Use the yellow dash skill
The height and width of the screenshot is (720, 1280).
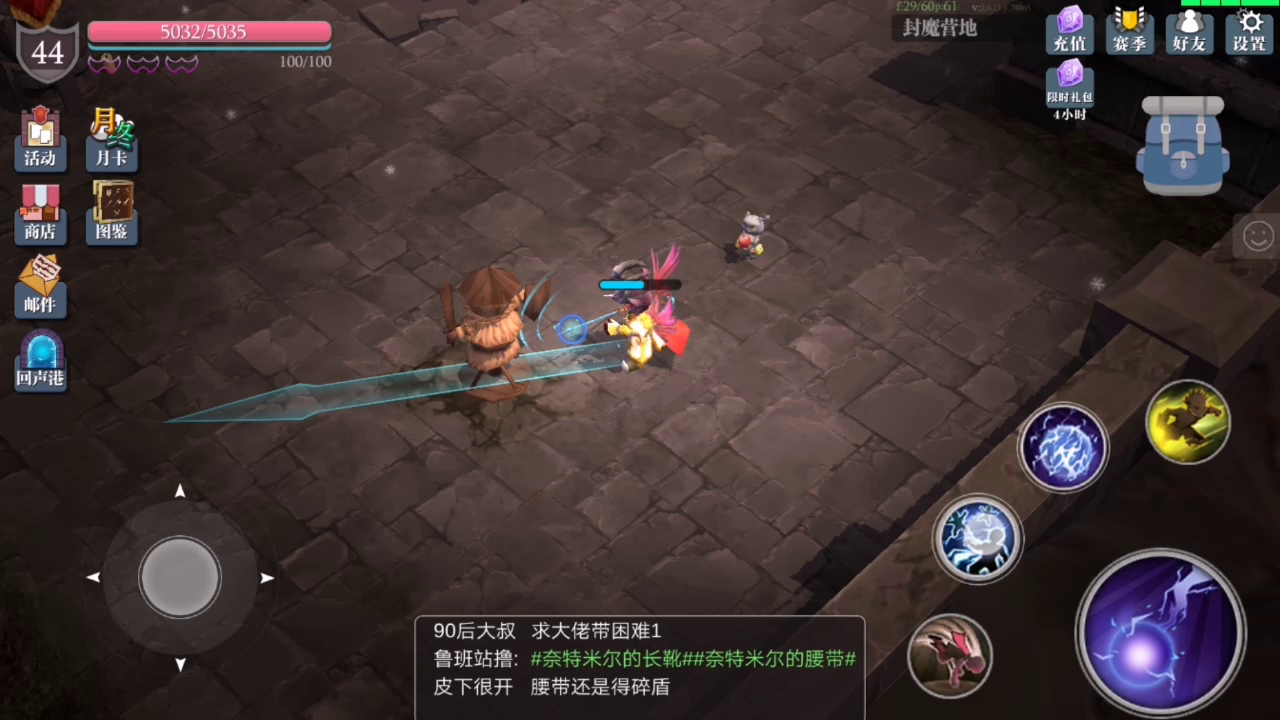(x=1188, y=423)
